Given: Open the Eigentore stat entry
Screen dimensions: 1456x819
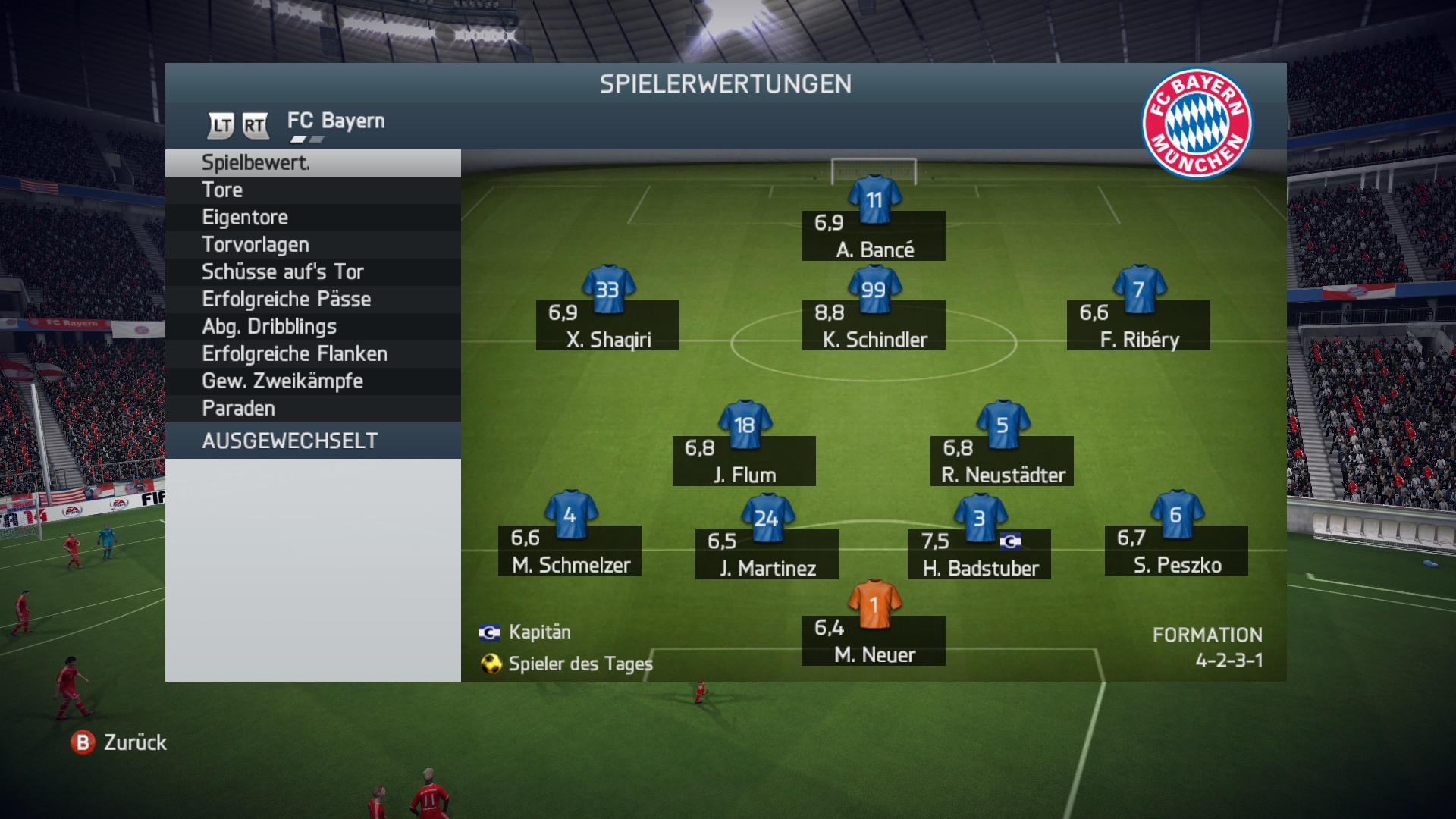Looking at the screenshot, I should coord(312,218).
